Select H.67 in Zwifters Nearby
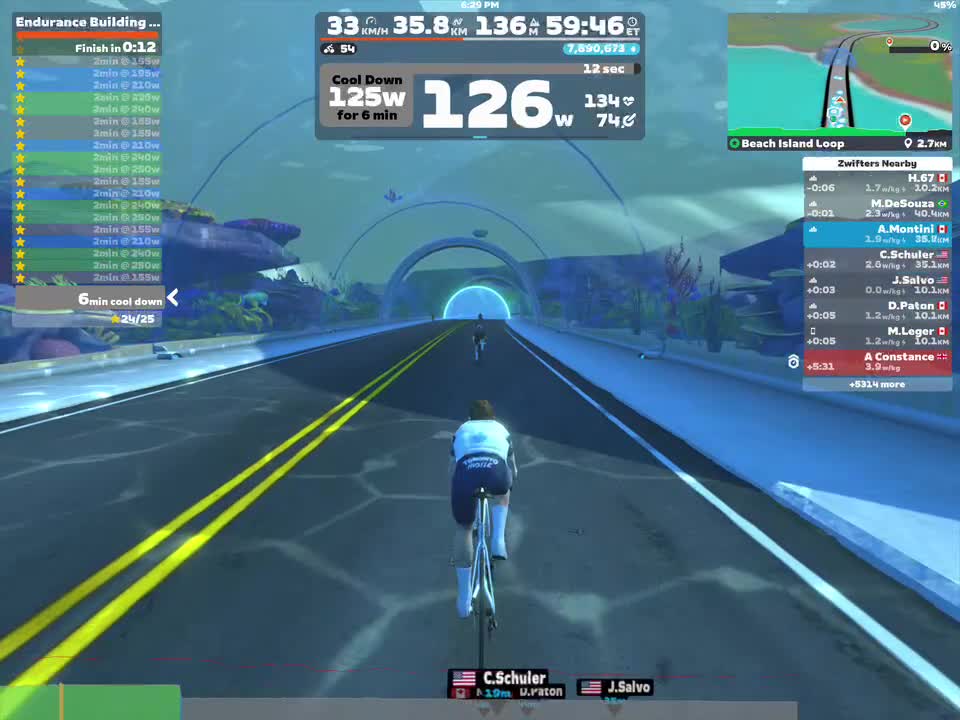Viewport: 960px width, 720px height. [x=877, y=183]
